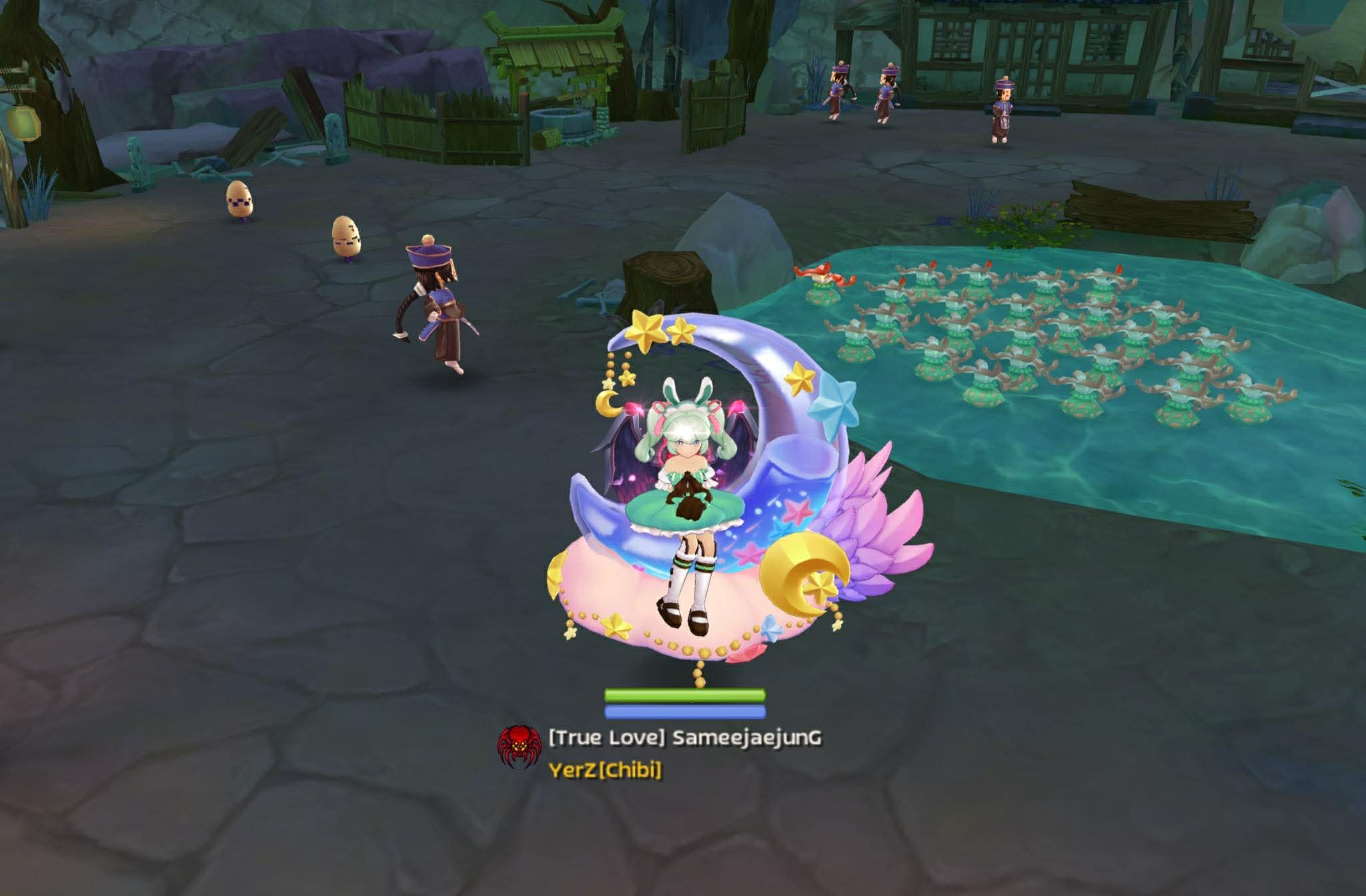Select the YerZ[Chibi] guild name label
Image resolution: width=1366 pixels, height=896 pixels.
[605, 770]
